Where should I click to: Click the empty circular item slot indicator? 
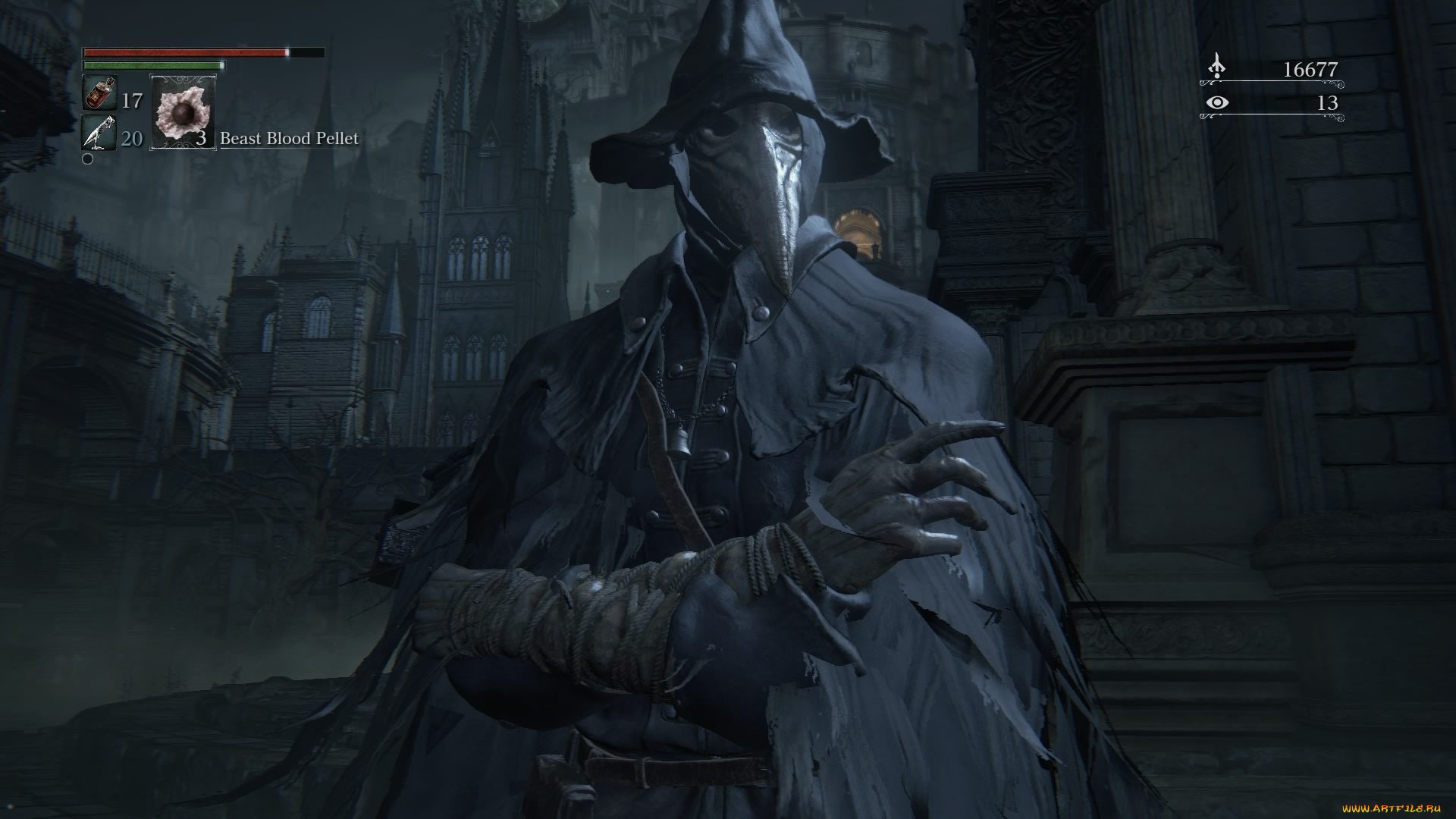pos(89,159)
